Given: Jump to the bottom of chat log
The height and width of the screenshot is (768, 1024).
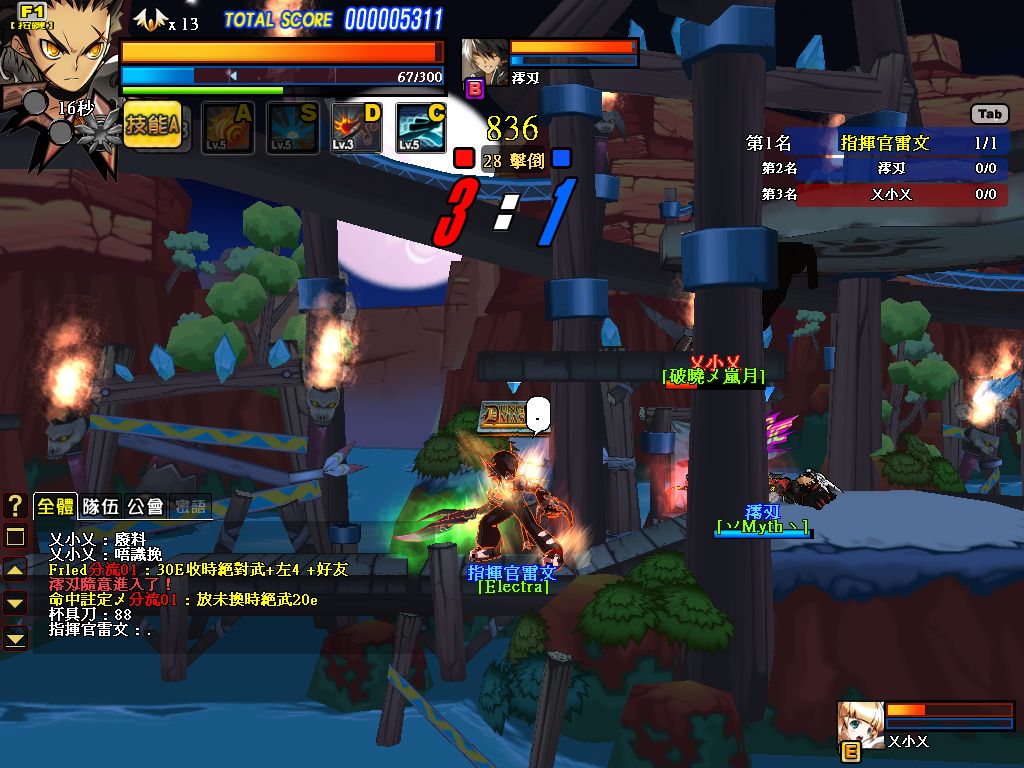Looking at the screenshot, I should [15, 636].
